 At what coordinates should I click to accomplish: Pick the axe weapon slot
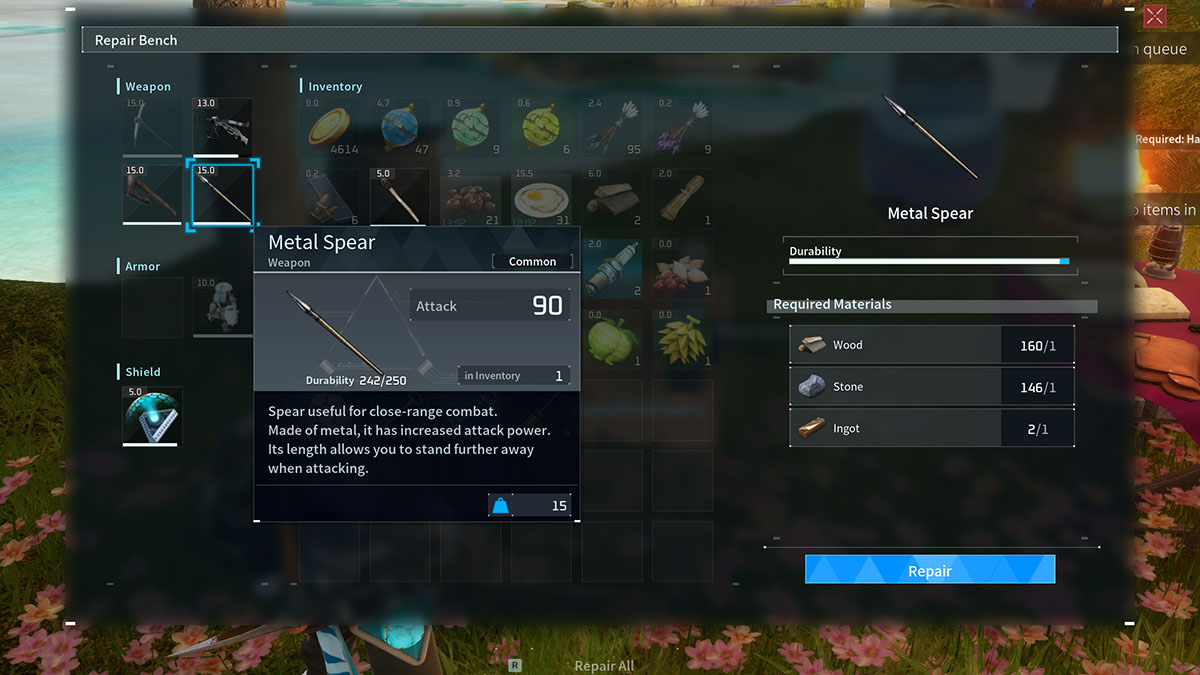coord(152,195)
